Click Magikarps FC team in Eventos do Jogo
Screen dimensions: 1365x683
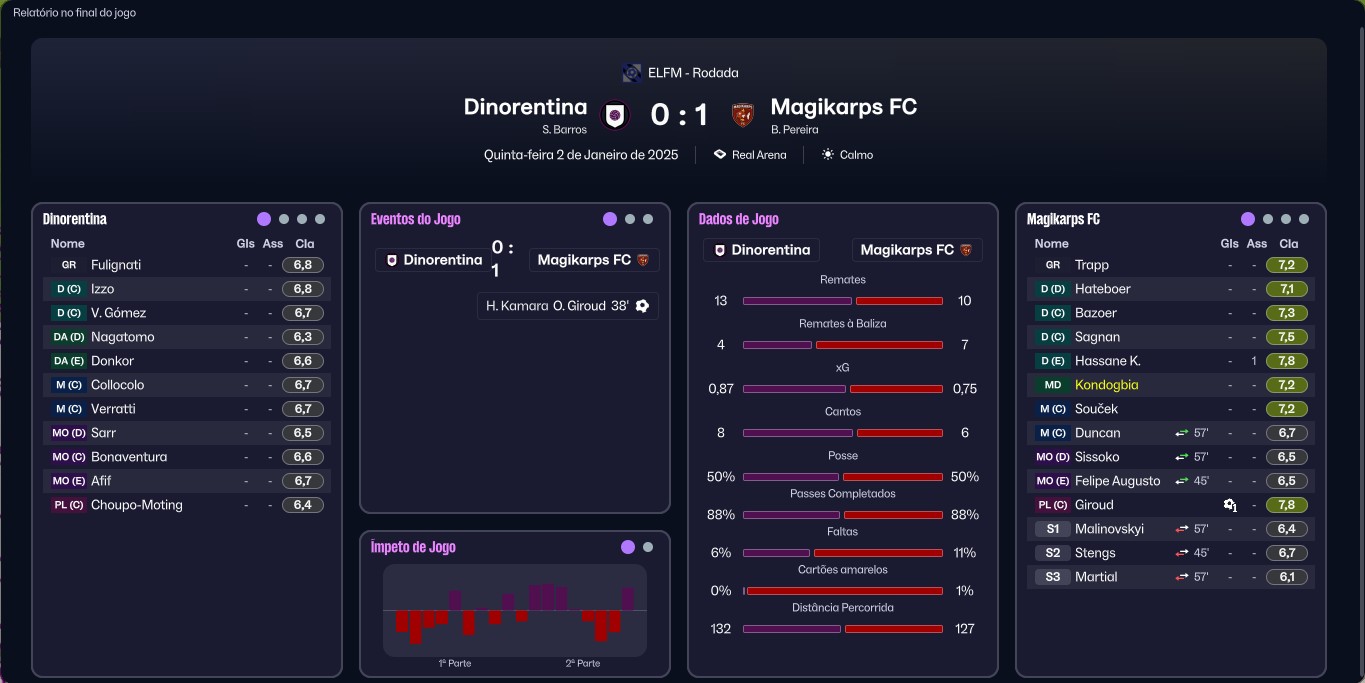(x=593, y=260)
